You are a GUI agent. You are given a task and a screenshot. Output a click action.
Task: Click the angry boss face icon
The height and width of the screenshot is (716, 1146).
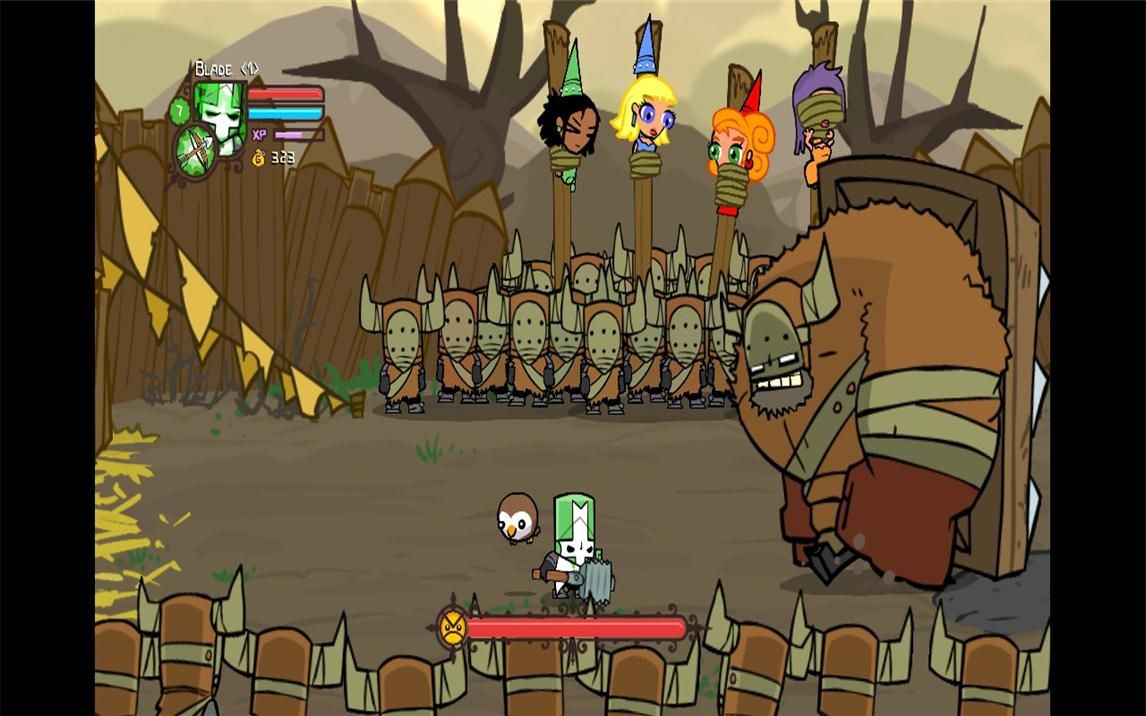coord(453,628)
